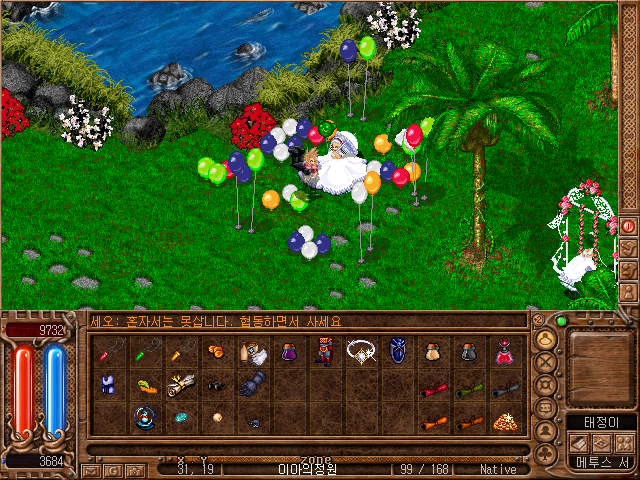Pick the diamond ring item slot
Image resolution: width=640 pixels, height=480 pixels.
[360, 352]
